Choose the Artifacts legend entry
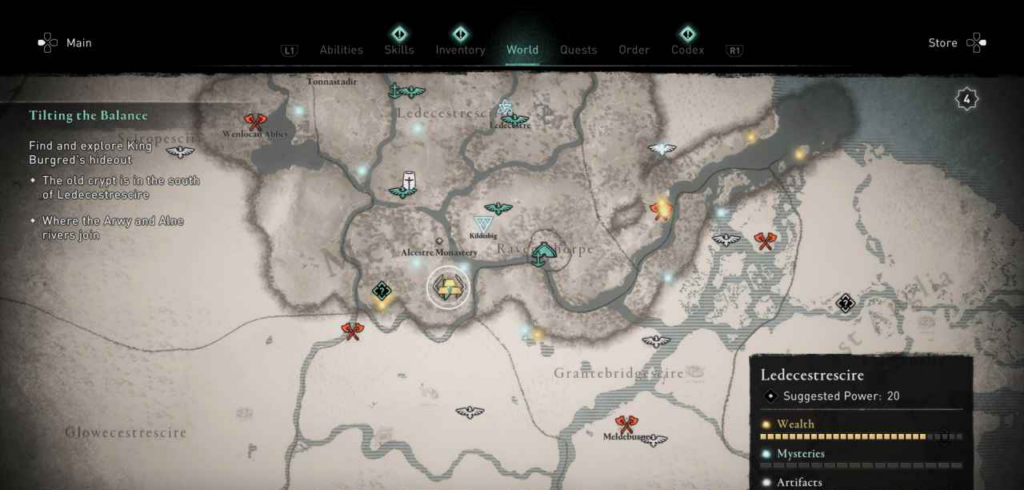This screenshot has height=490, width=1024. pos(799,482)
